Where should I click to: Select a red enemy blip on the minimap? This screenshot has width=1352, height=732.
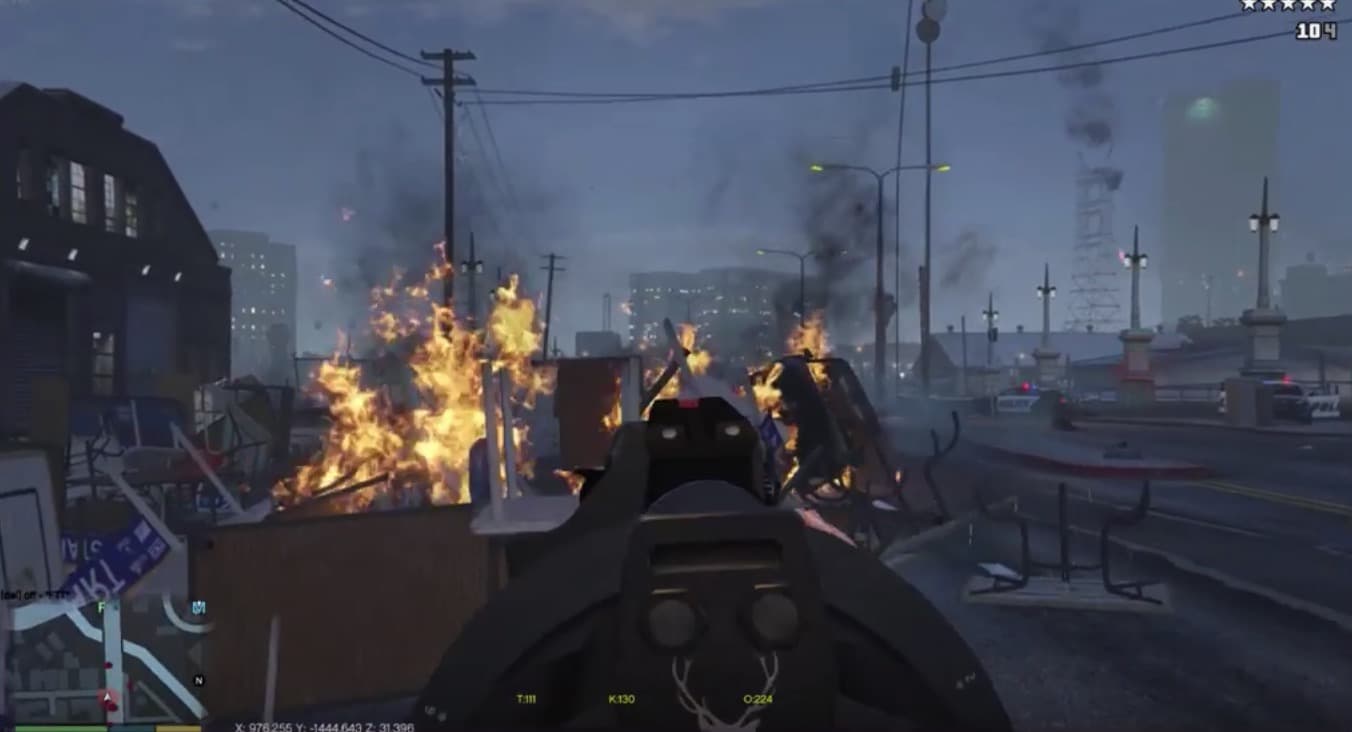(108, 663)
